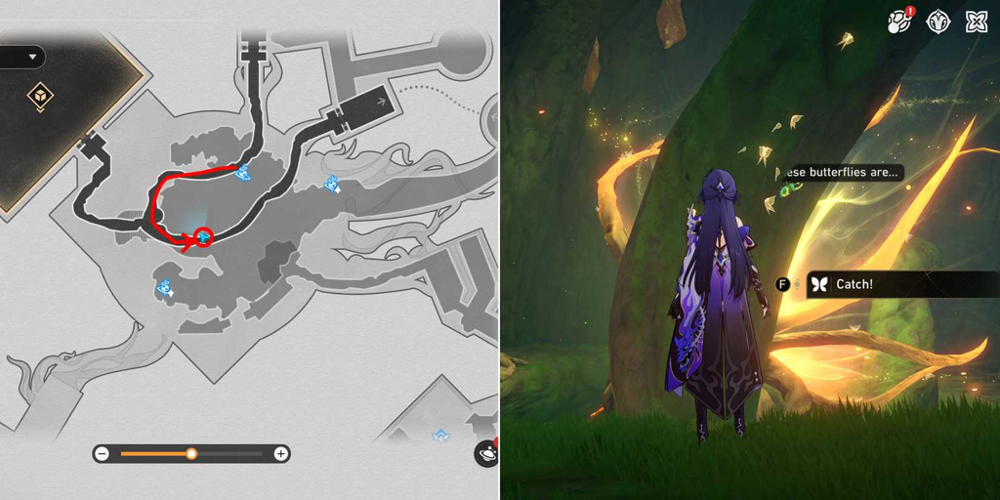The height and width of the screenshot is (500, 1000).
Task: Adjust the orange map zoom slider
Action: point(191,454)
